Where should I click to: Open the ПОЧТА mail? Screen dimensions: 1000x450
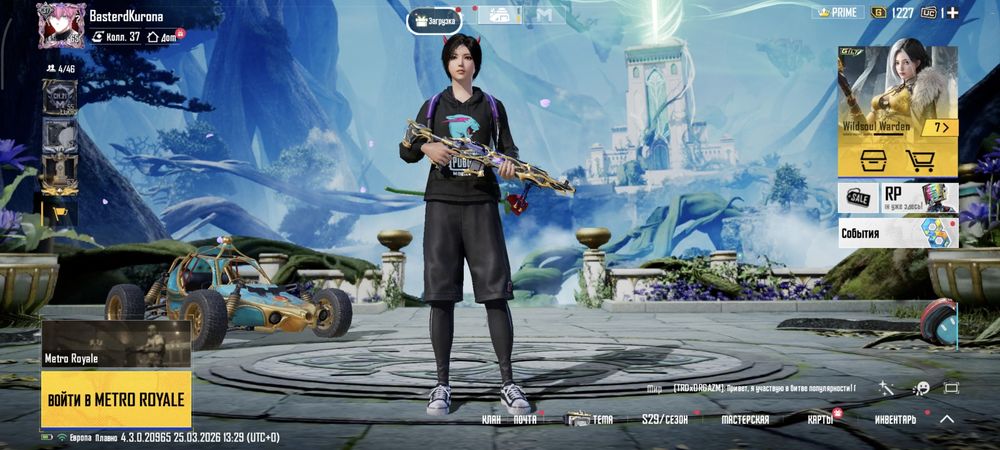[526, 420]
